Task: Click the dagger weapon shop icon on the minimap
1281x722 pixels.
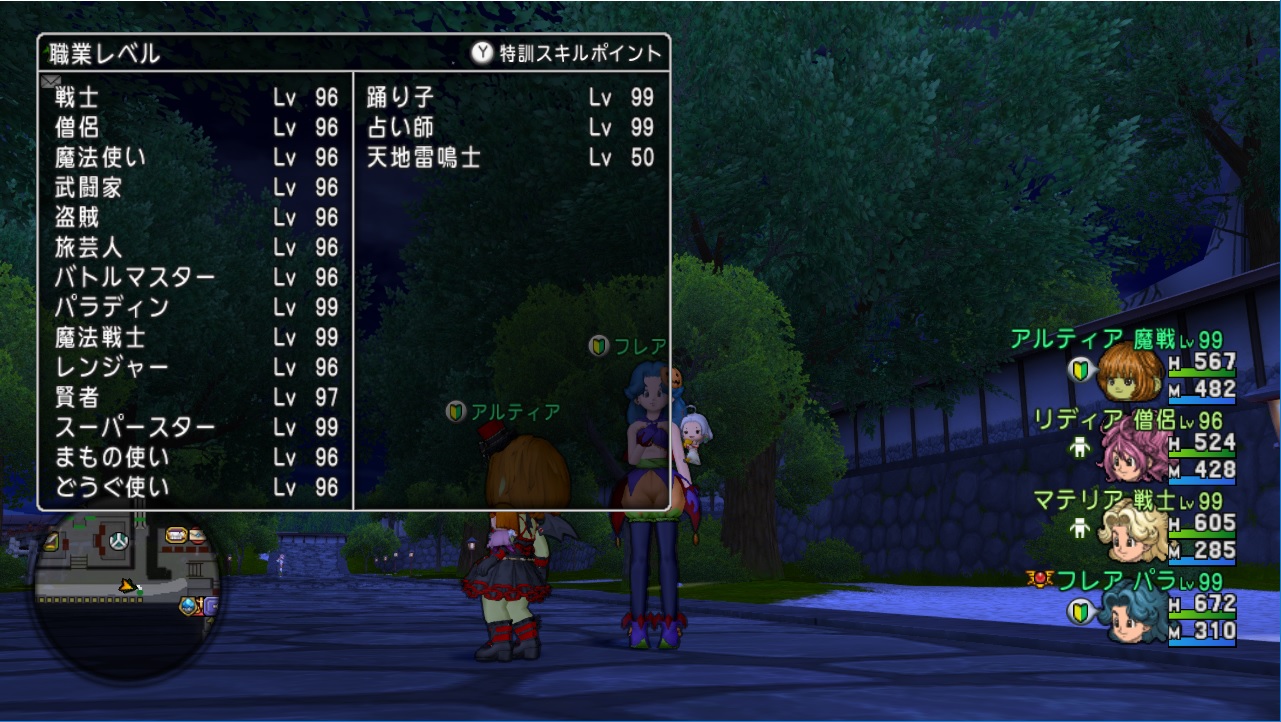Action: pyautogui.click(x=51, y=540)
